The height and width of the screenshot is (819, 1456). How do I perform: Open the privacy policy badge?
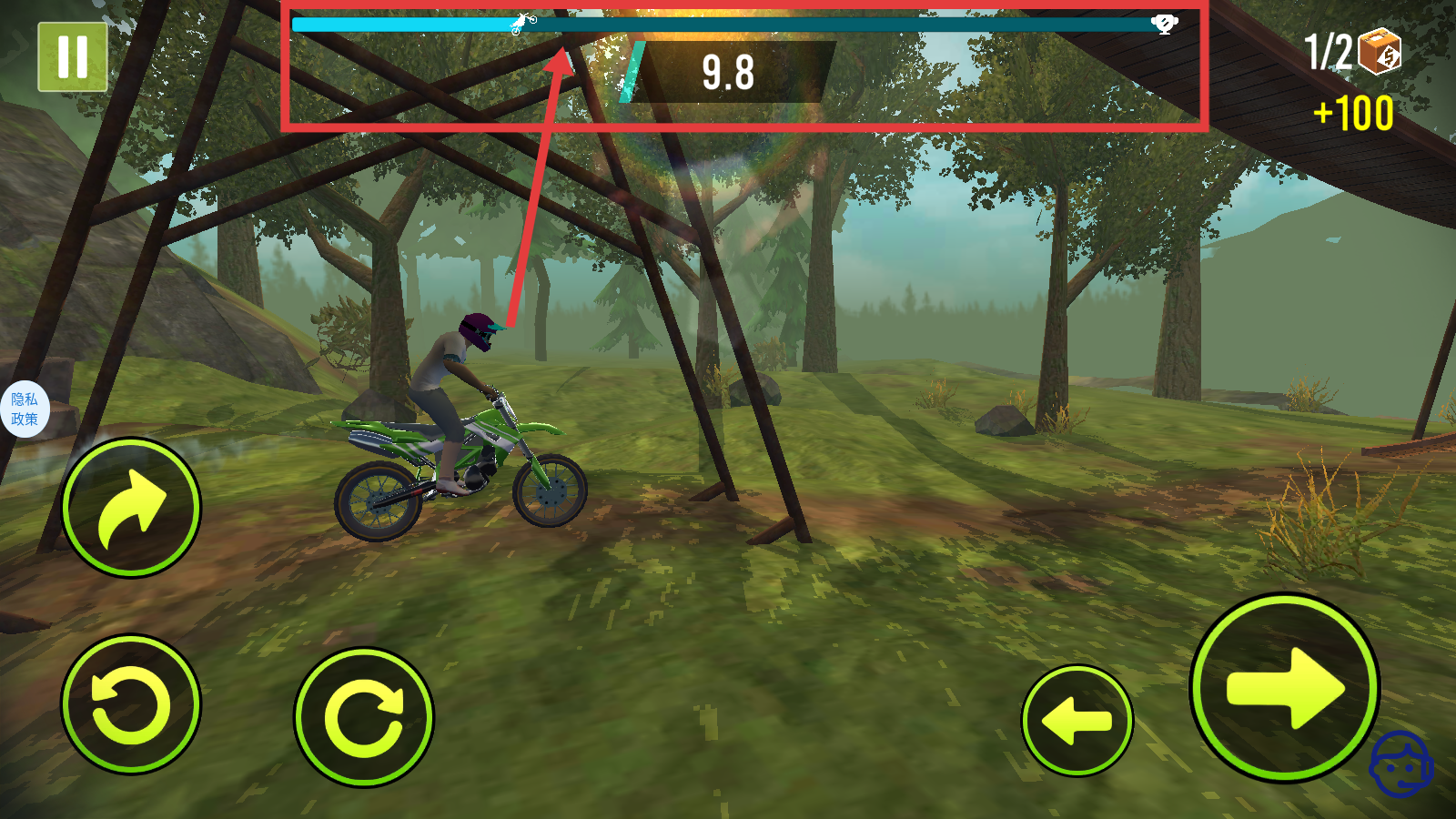[24, 409]
